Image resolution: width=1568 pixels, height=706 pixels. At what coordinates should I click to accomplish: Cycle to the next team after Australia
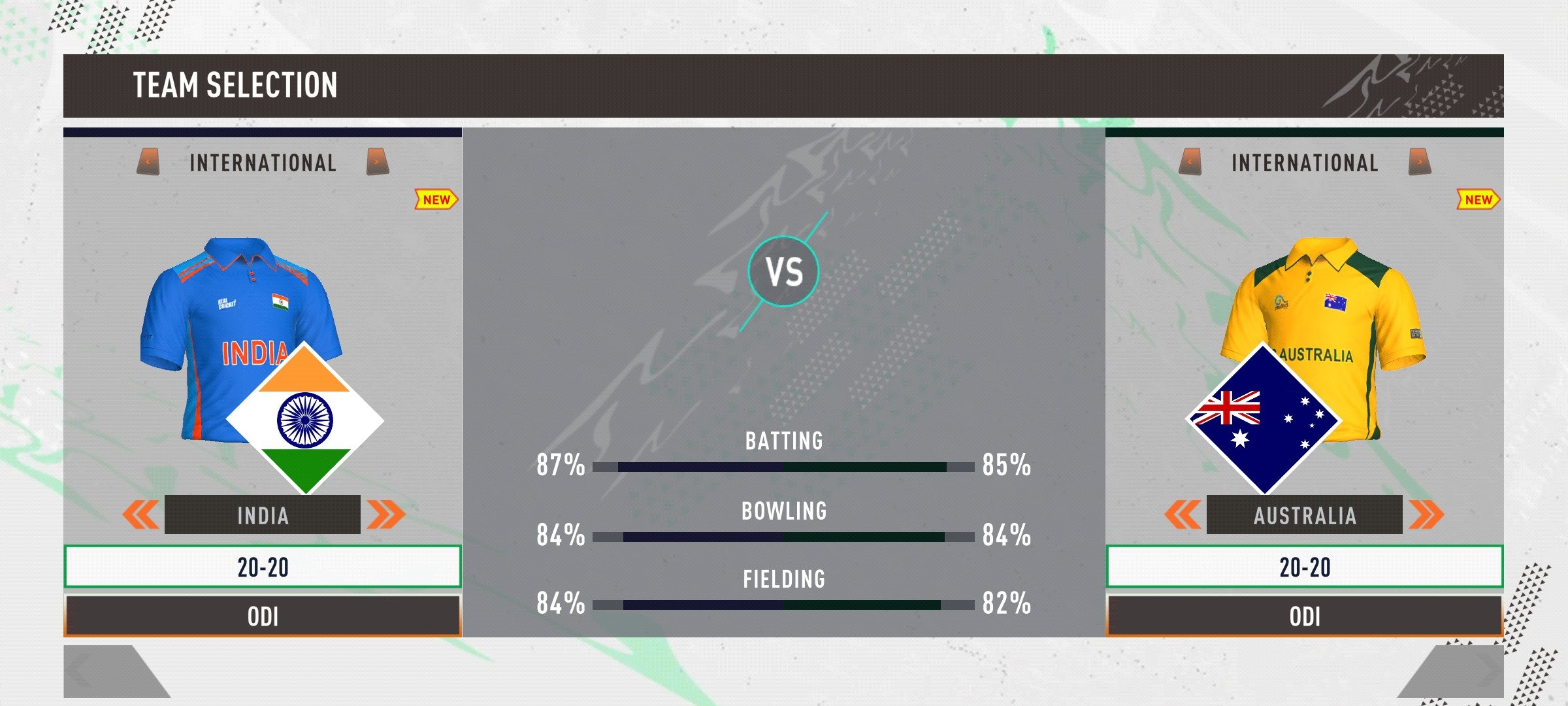(1426, 514)
